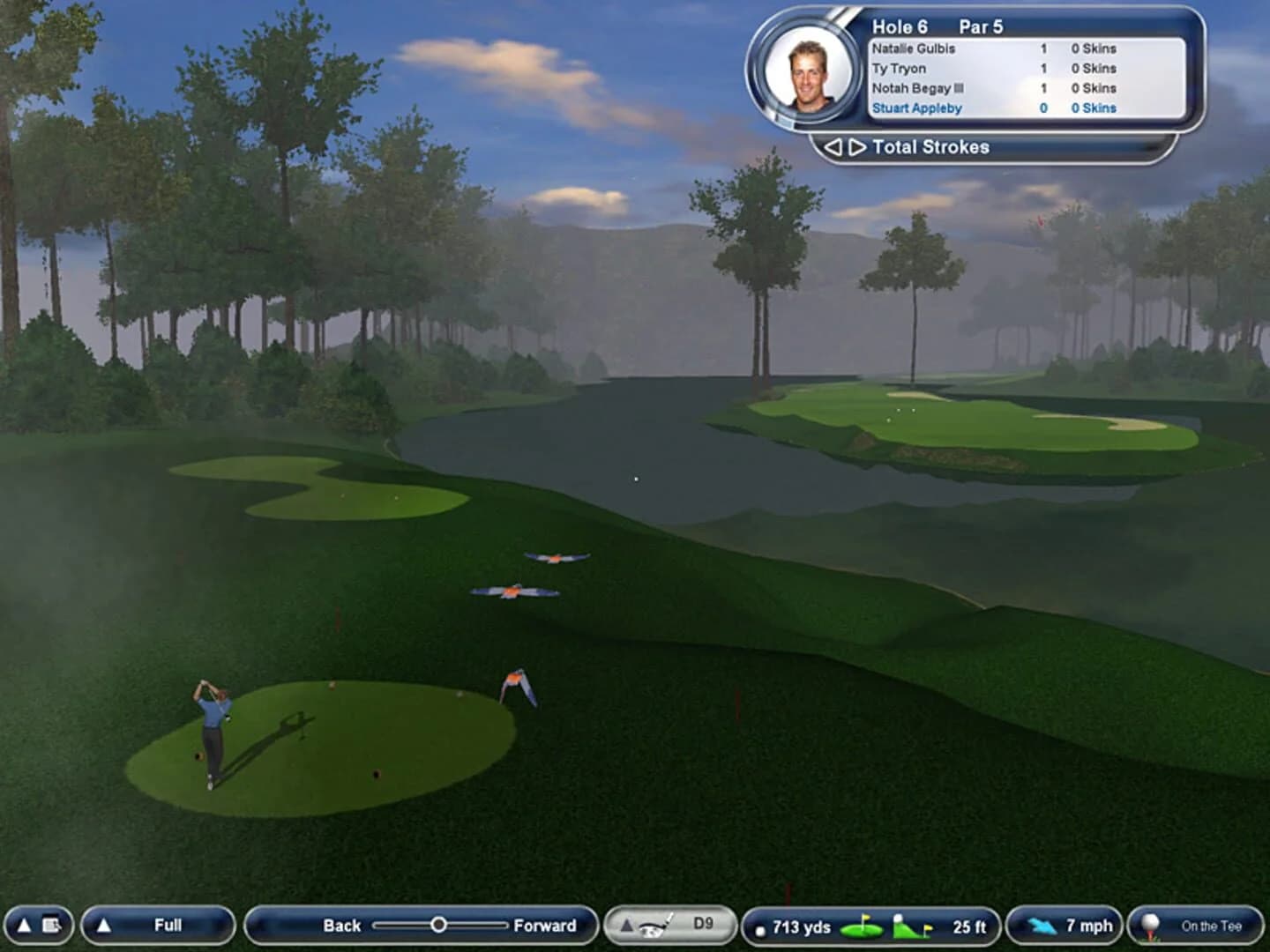
Task: Toggle the camera panel with the up triangle
Action: point(106,926)
